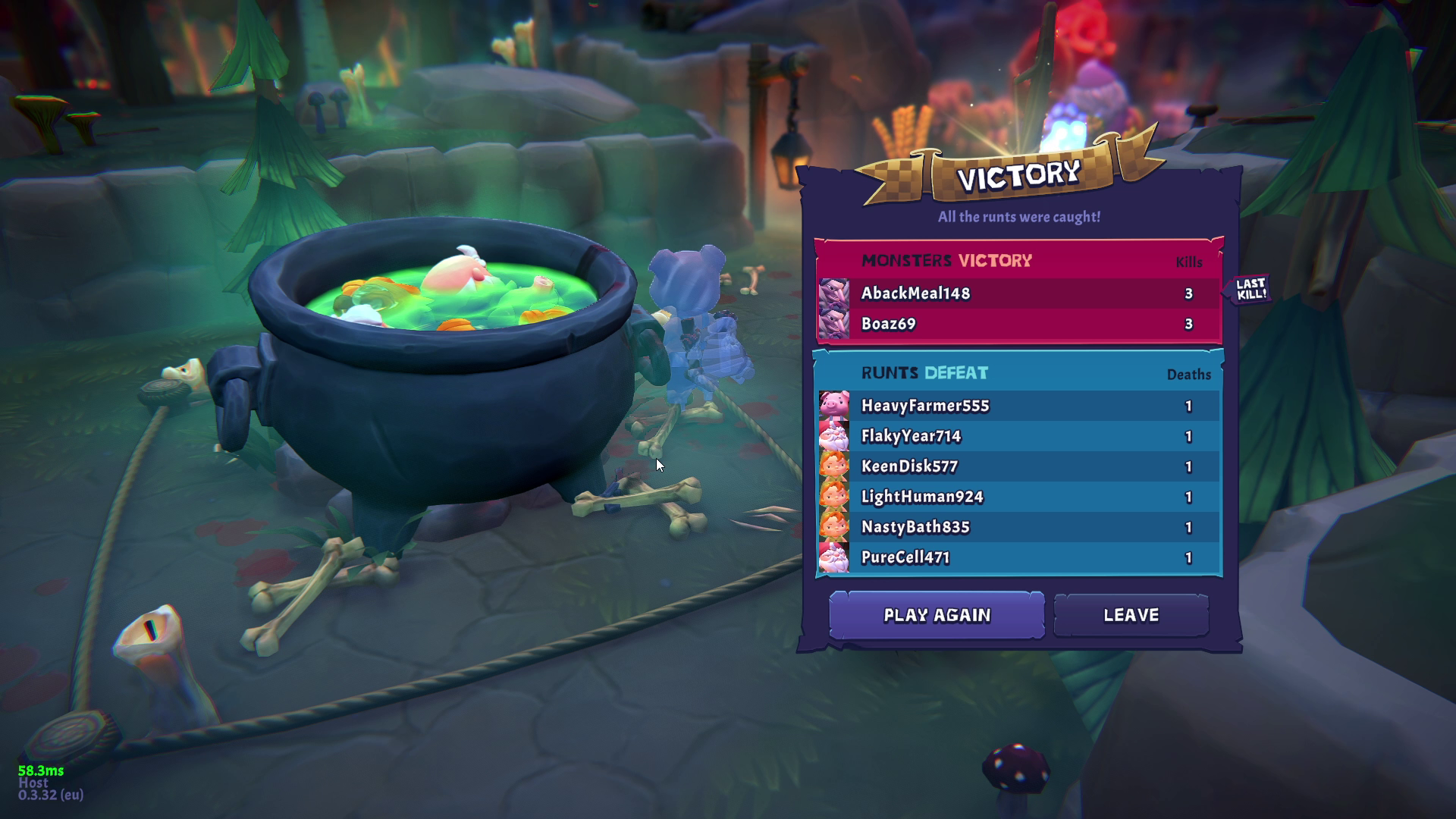Click KeenDisk577's avatar portrait
This screenshot has width=1456, height=819.
click(833, 467)
